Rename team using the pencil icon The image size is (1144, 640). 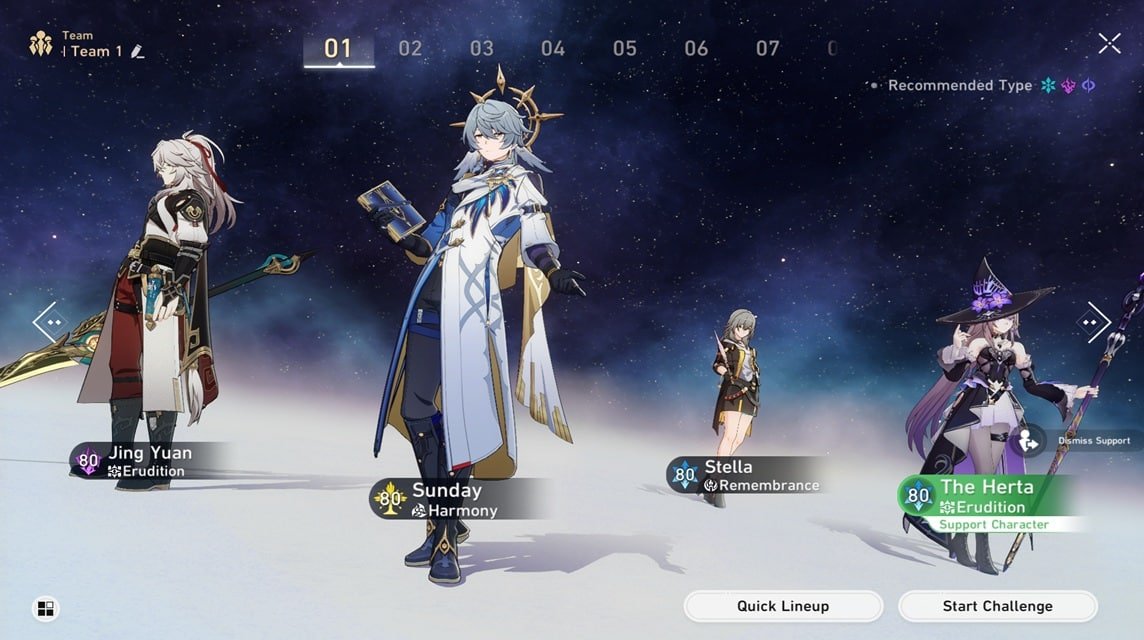click(x=138, y=52)
